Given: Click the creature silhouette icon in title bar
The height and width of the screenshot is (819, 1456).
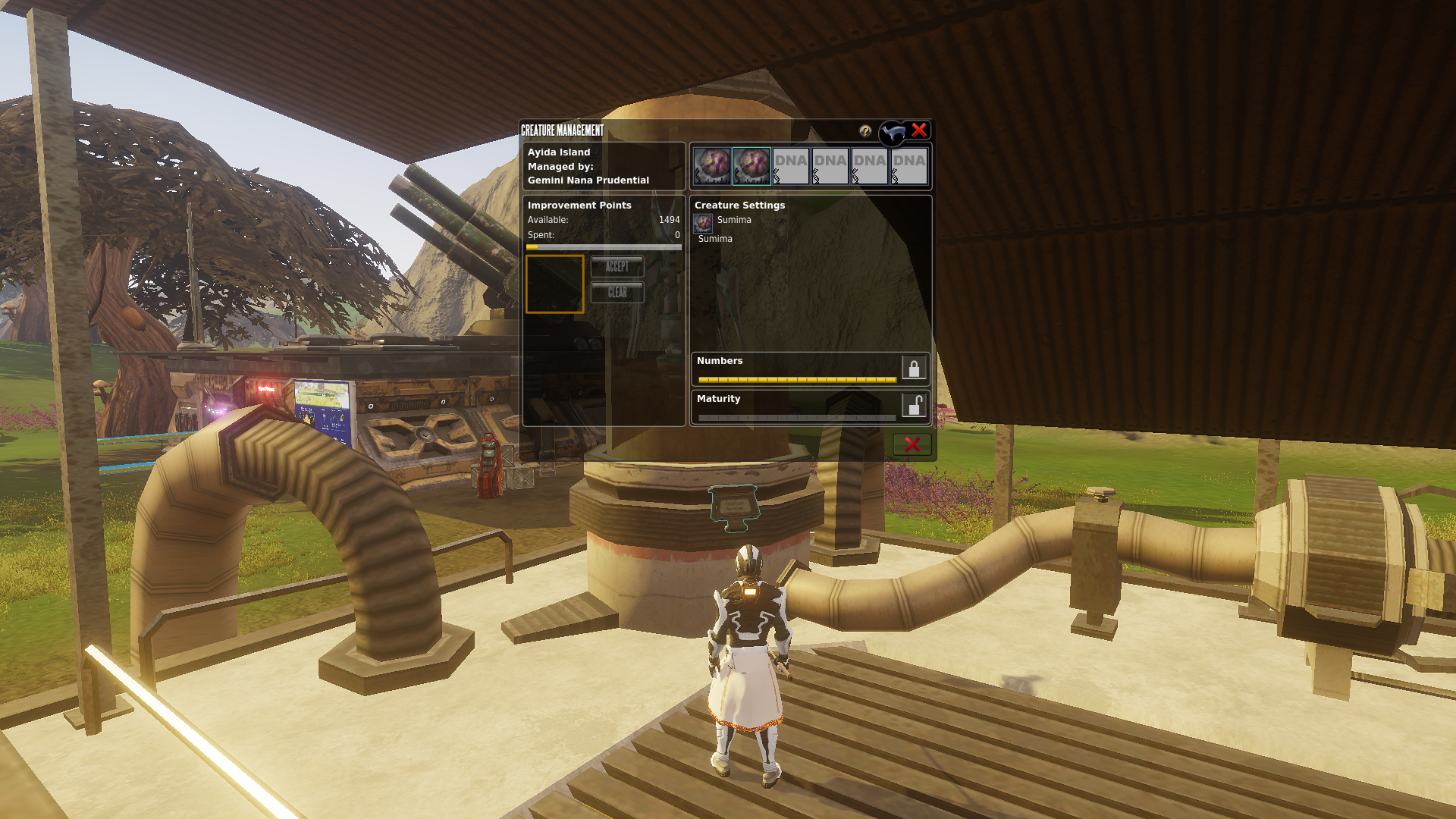Looking at the screenshot, I should pyautogui.click(x=893, y=133).
